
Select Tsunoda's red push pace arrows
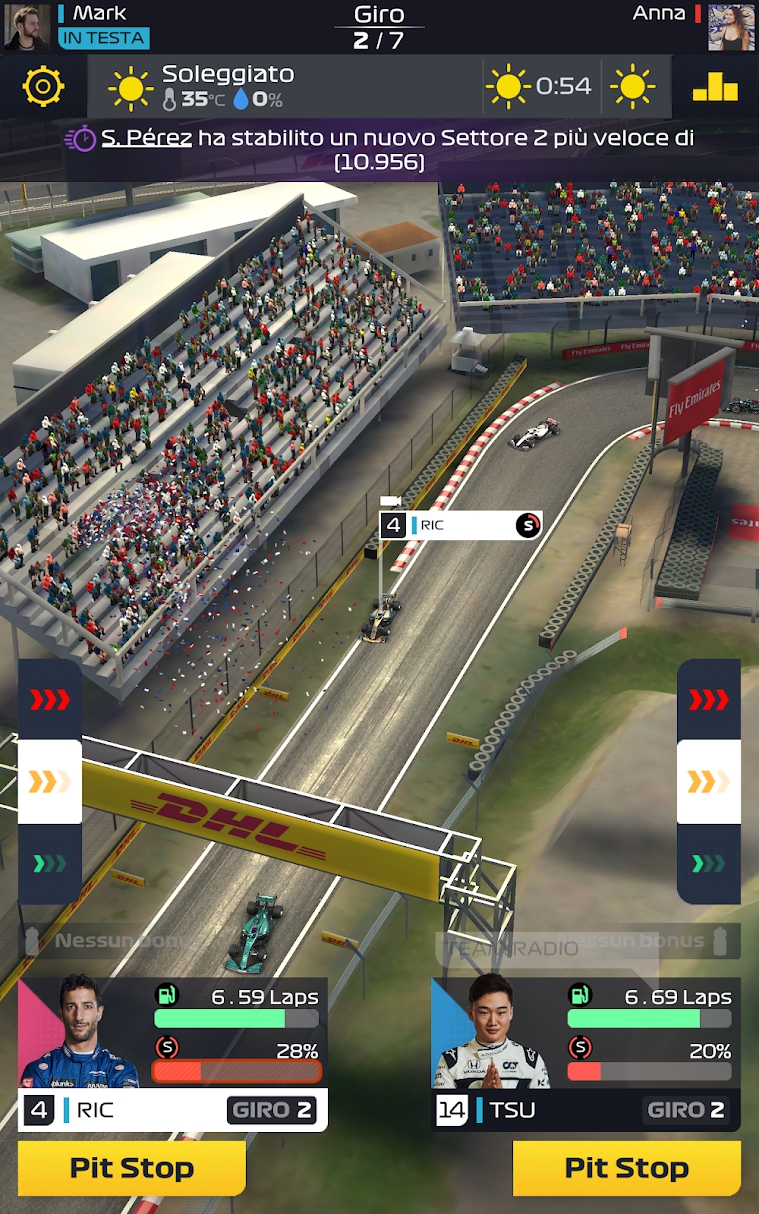[x=709, y=699]
